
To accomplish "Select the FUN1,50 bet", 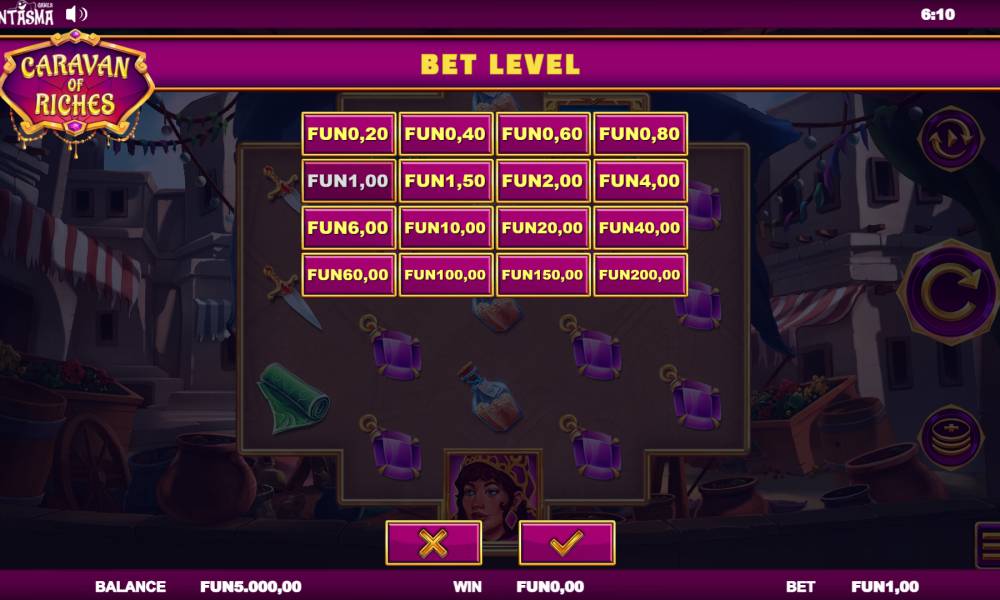I will pyautogui.click(x=445, y=181).
